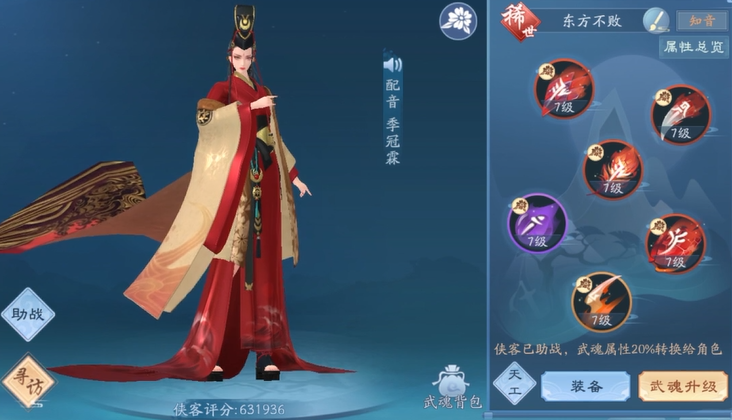Select the 知音 button
This screenshot has height=420, width=732.
[x=700, y=20]
